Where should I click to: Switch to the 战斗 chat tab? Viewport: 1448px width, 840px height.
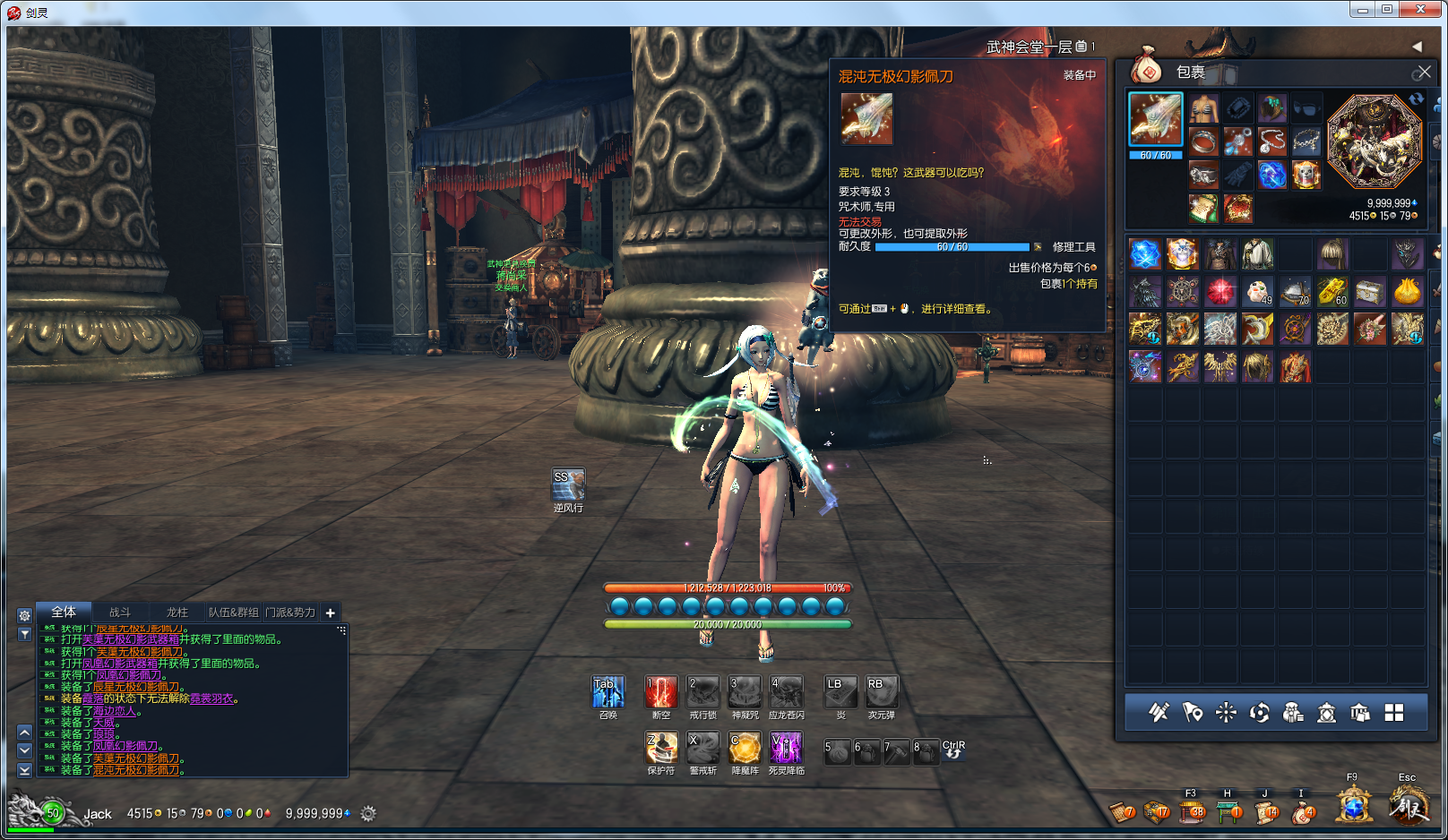pyautogui.click(x=119, y=613)
